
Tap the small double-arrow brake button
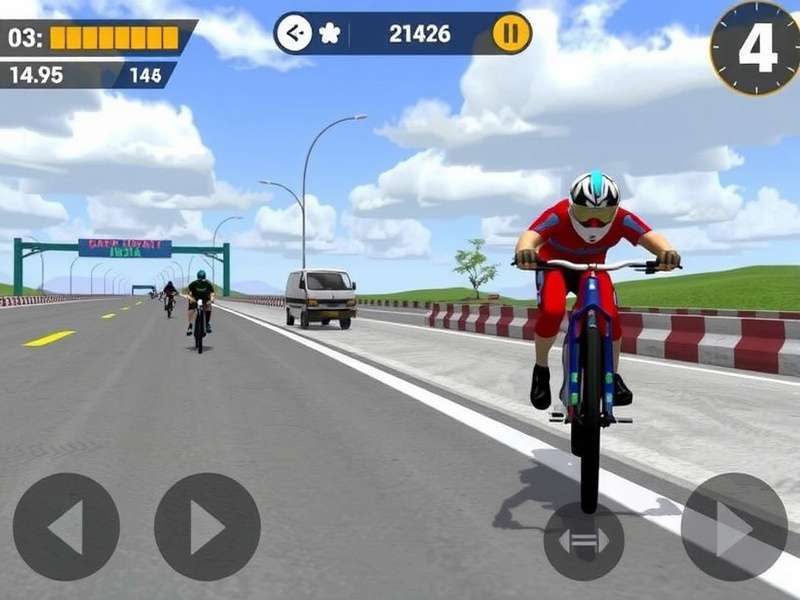(x=584, y=541)
